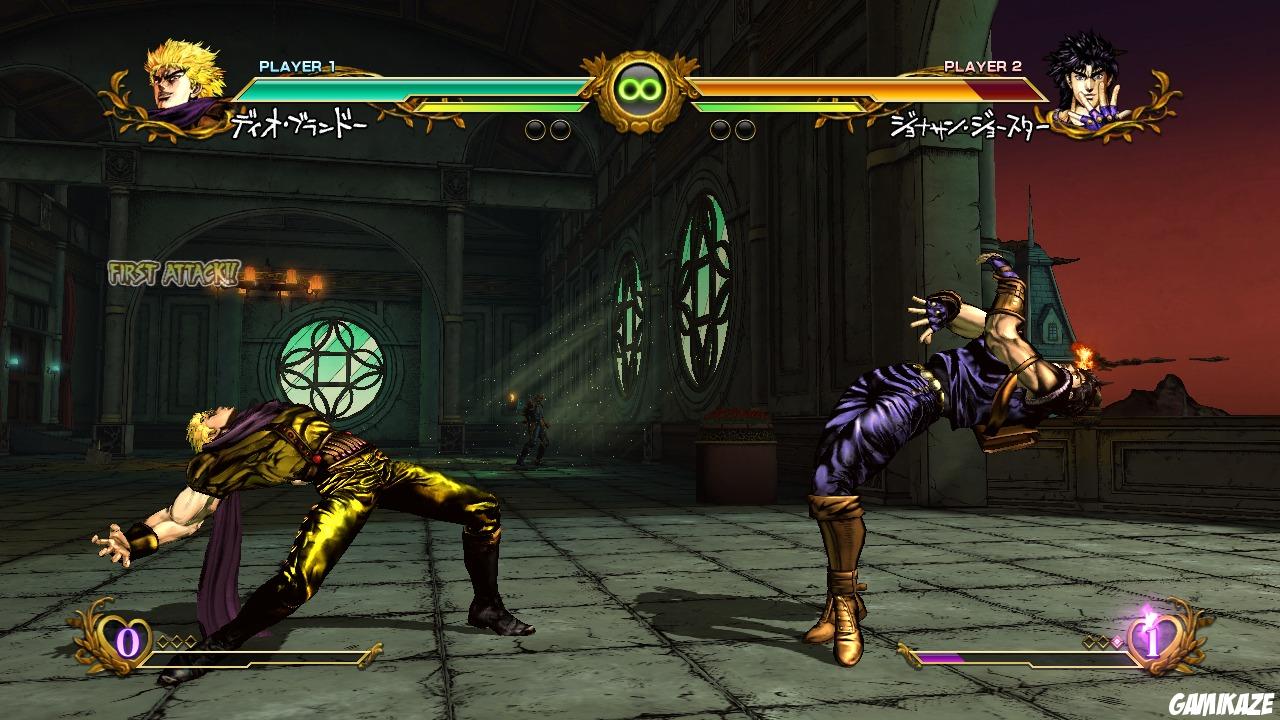Click Player 1's green health bar

(x=420, y=87)
